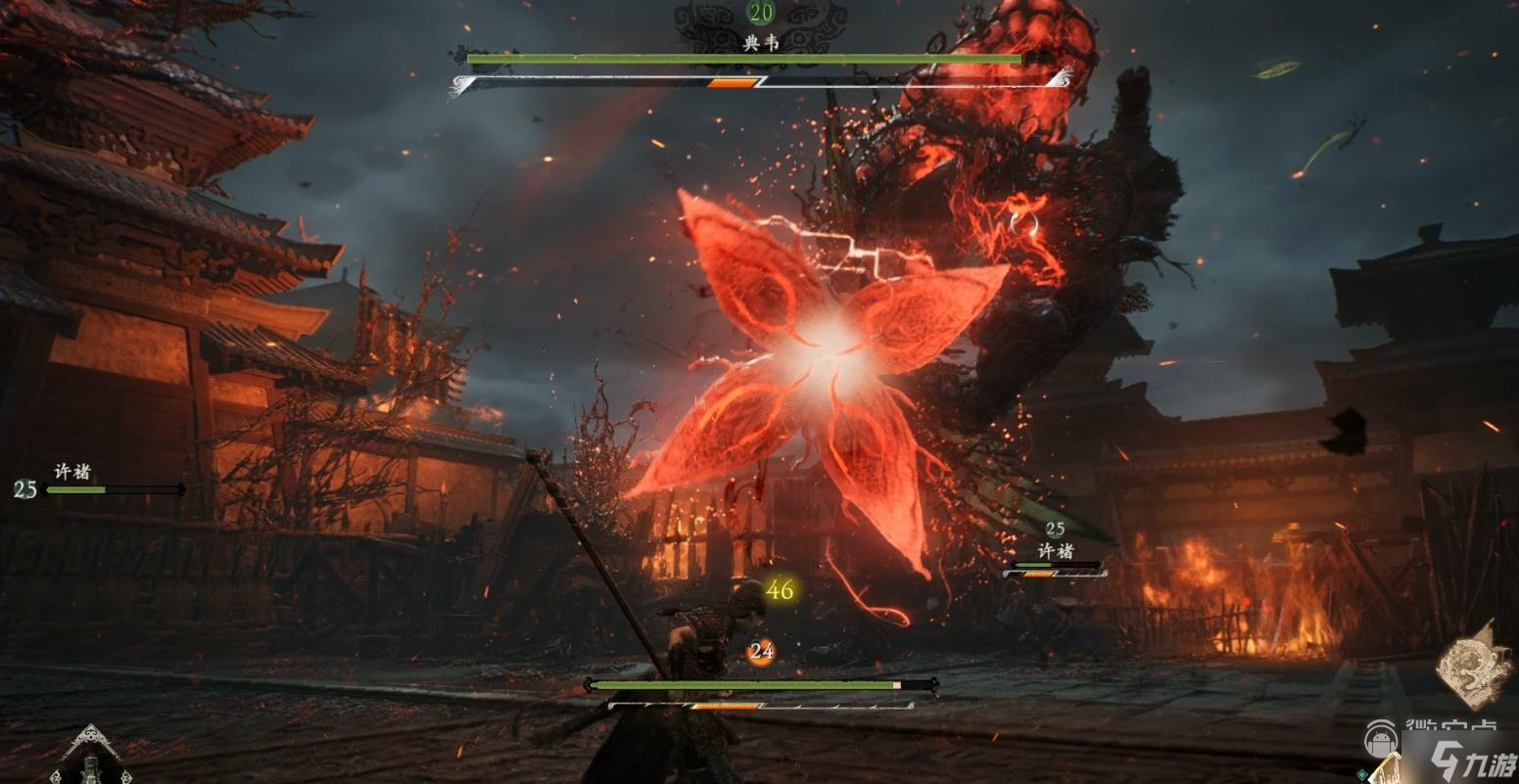This screenshot has height=784, width=1519.
Task: Click the Android robot watermark icon
Action: coord(1382,736)
